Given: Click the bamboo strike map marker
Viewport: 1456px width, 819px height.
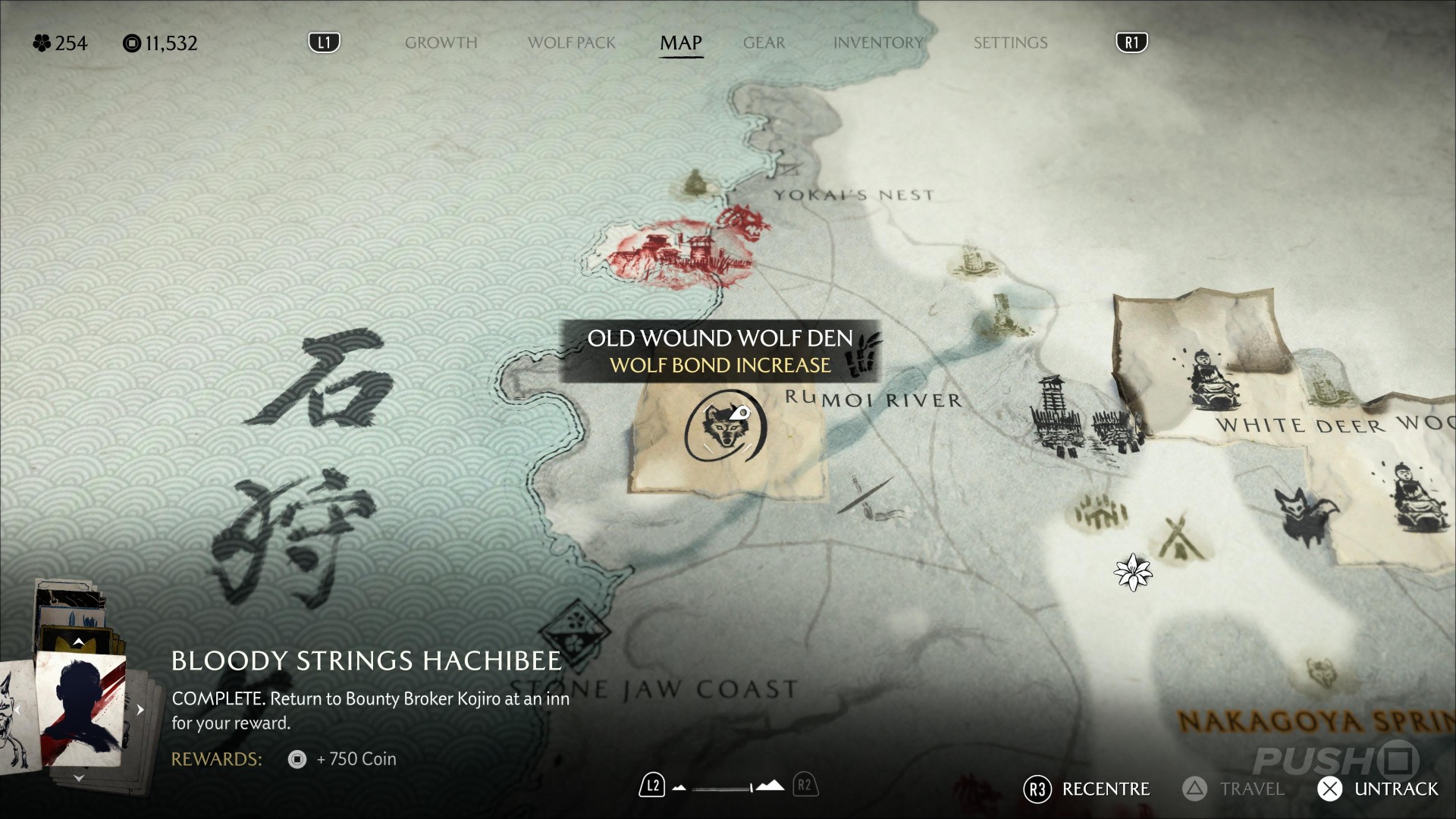Looking at the screenshot, I should pos(864,356).
